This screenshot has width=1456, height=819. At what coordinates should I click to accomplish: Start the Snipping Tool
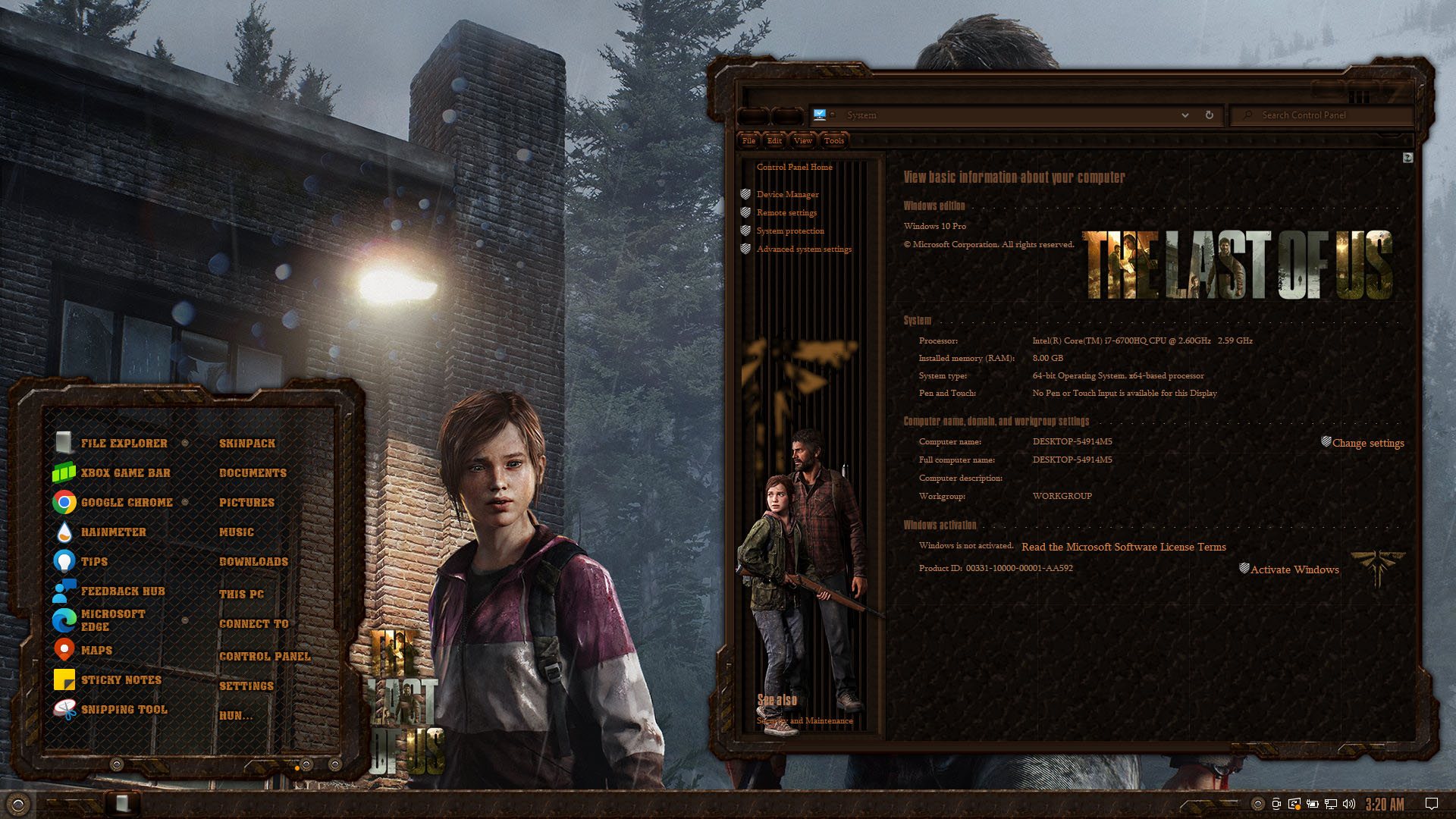[x=124, y=709]
